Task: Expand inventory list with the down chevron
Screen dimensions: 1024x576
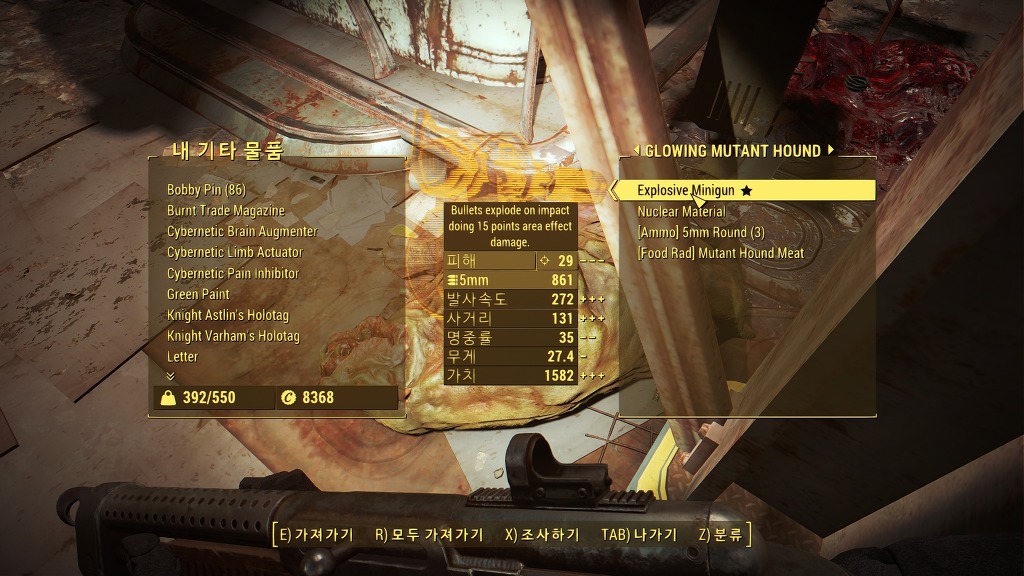Action: coord(170,376)
